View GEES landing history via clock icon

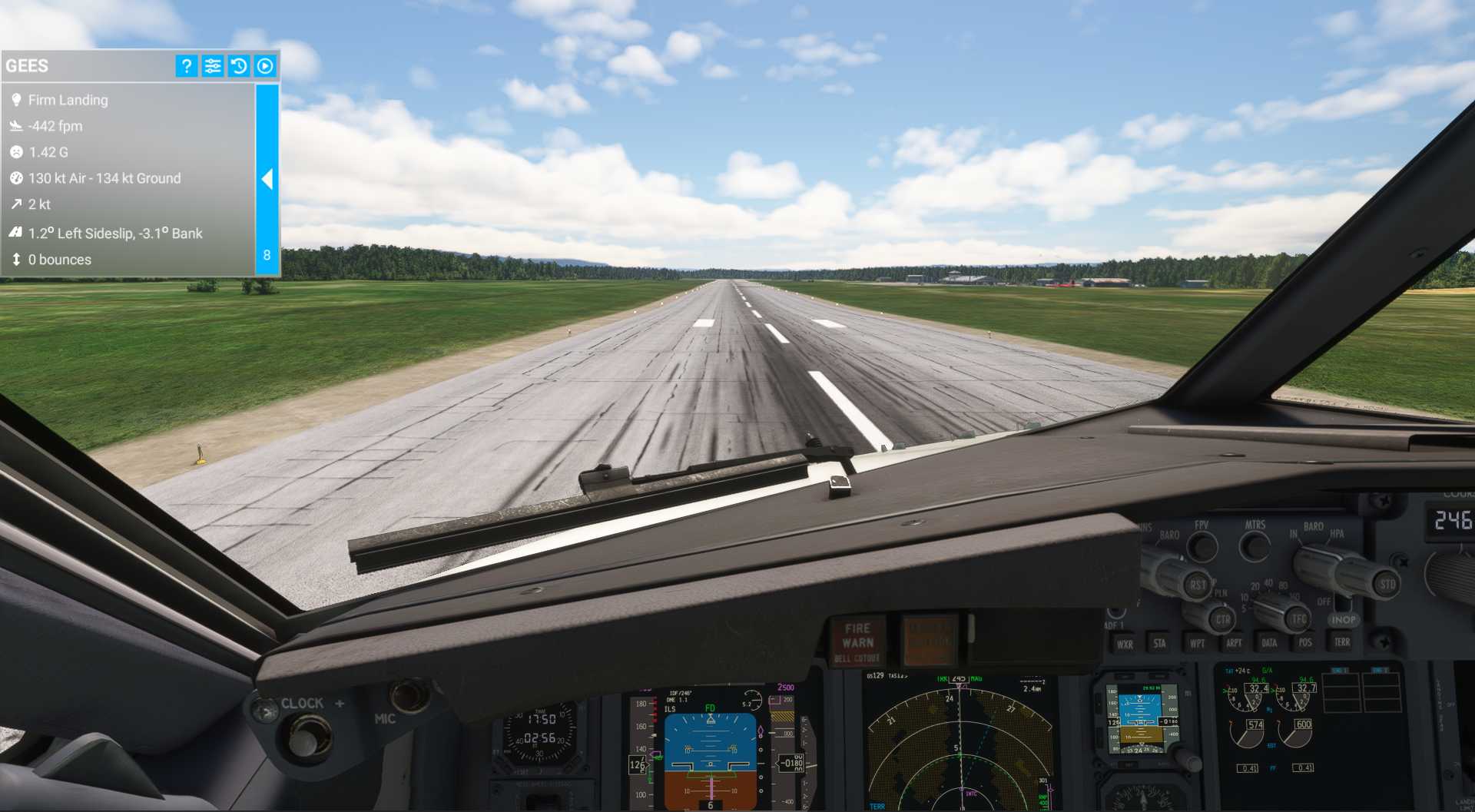click(x=239, y=66)
